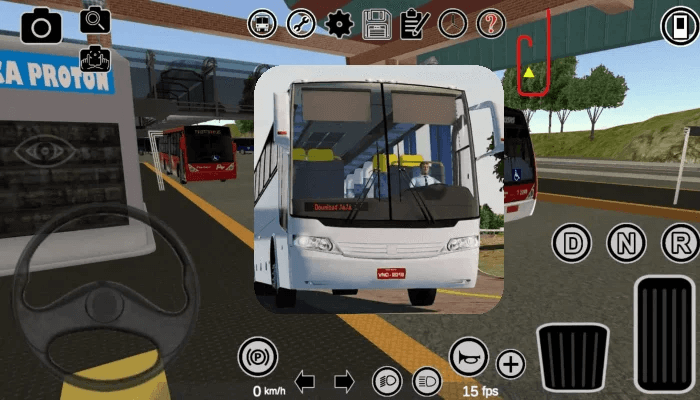Open the question mark help button

[490, 22]
